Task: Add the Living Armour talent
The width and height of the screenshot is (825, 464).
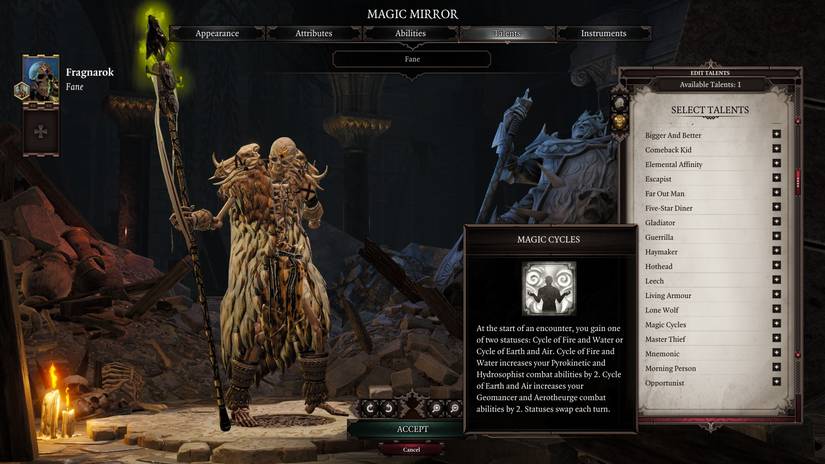Action: coord(776,296)
